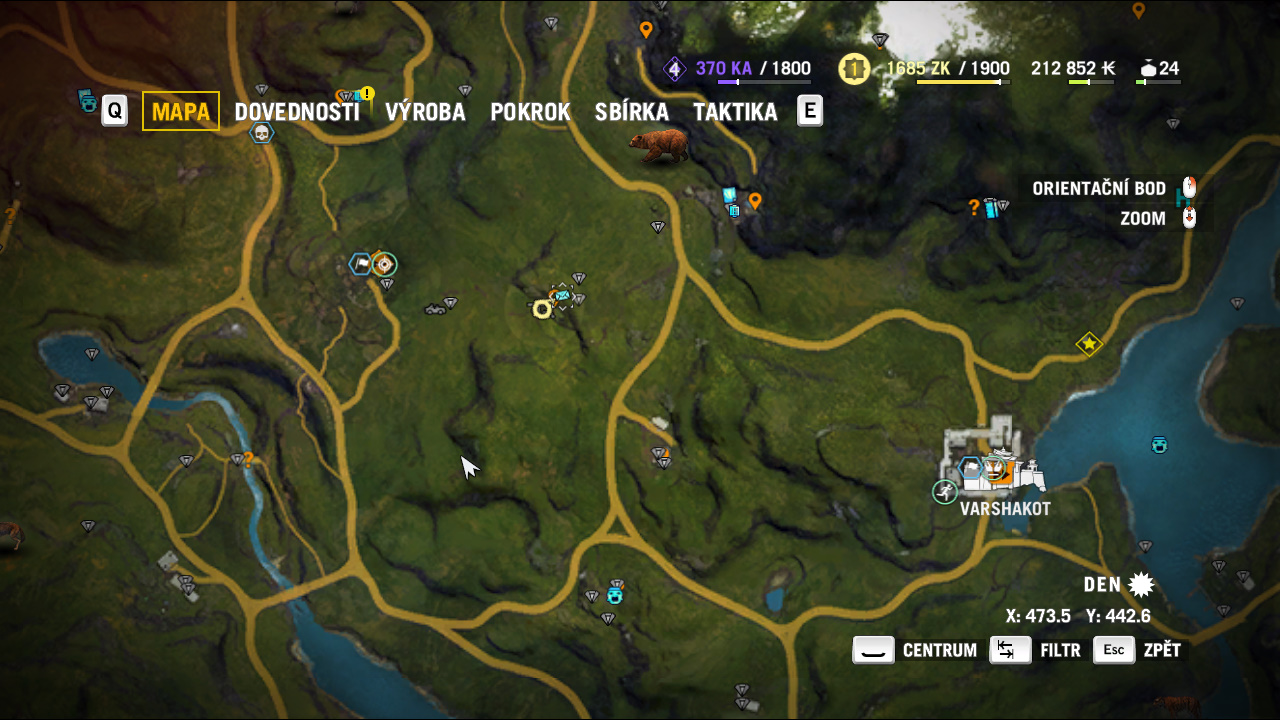1280x720 pixels.
Task: Switch to the TAKTIKA tab
Action: click(735, 112)
